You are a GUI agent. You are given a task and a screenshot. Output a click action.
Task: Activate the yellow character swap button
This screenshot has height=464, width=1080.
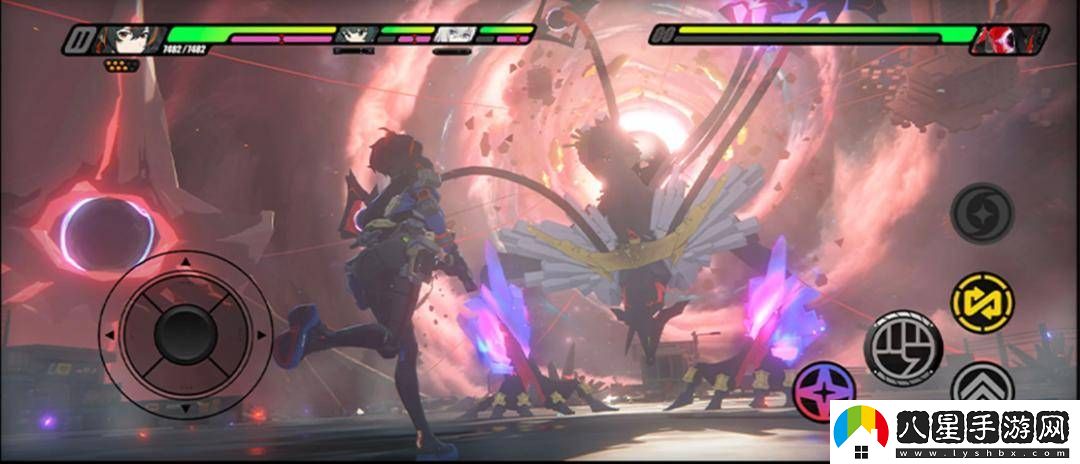(x=980, y=300)
